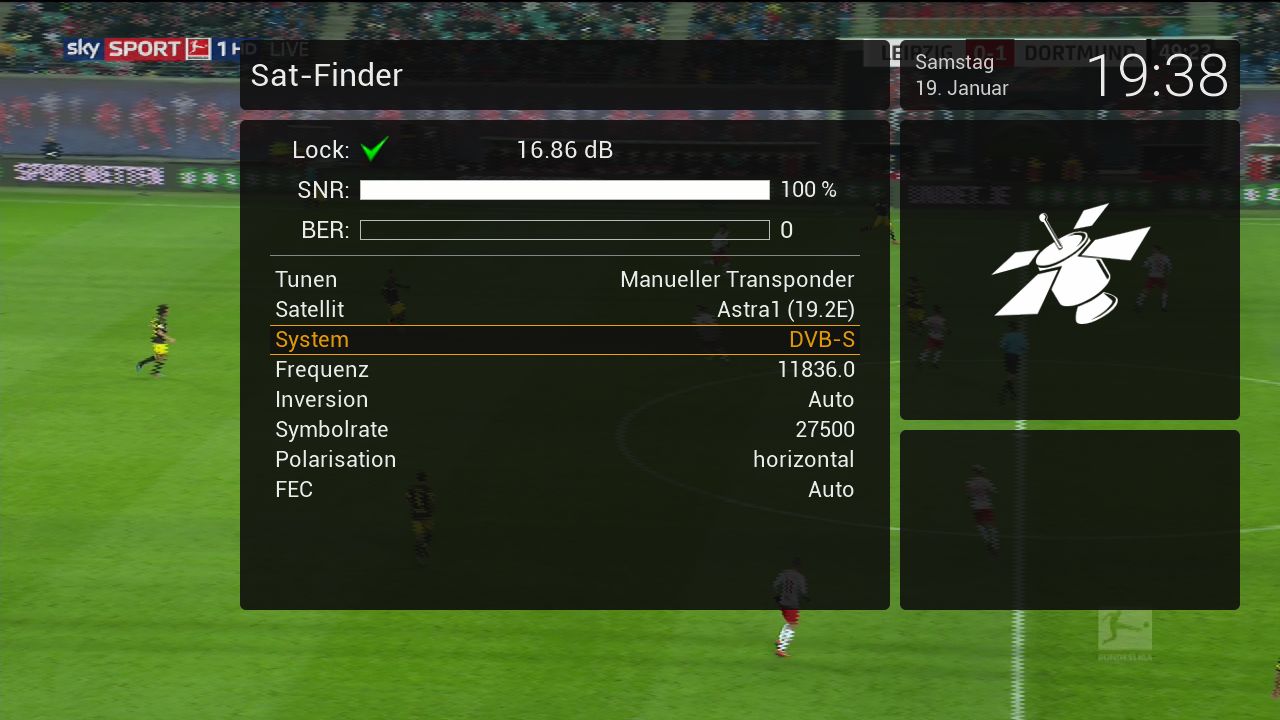Select the Polarisation horizontal row

pos(564,460)
